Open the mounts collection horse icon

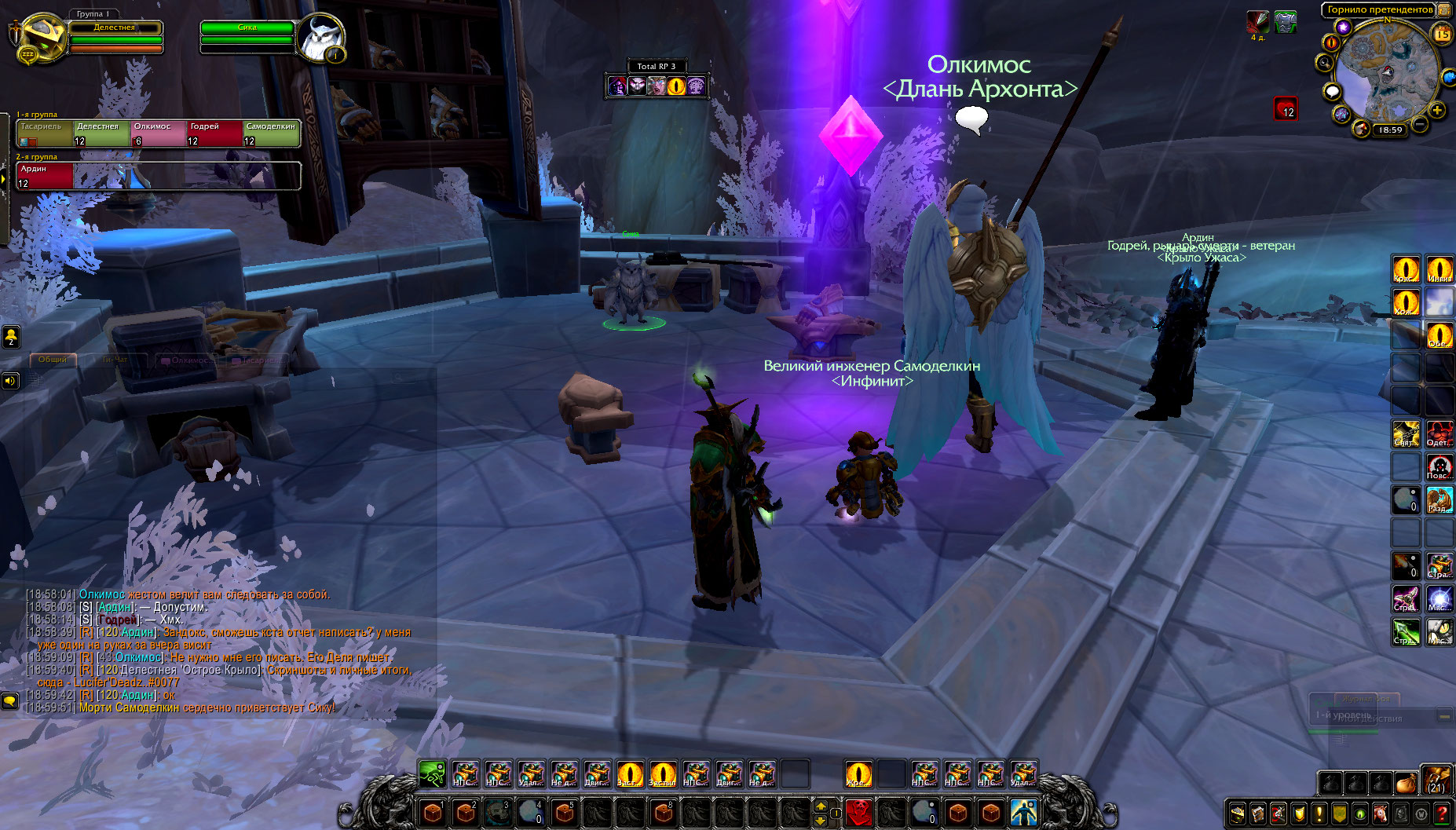tap(1381, 814)
